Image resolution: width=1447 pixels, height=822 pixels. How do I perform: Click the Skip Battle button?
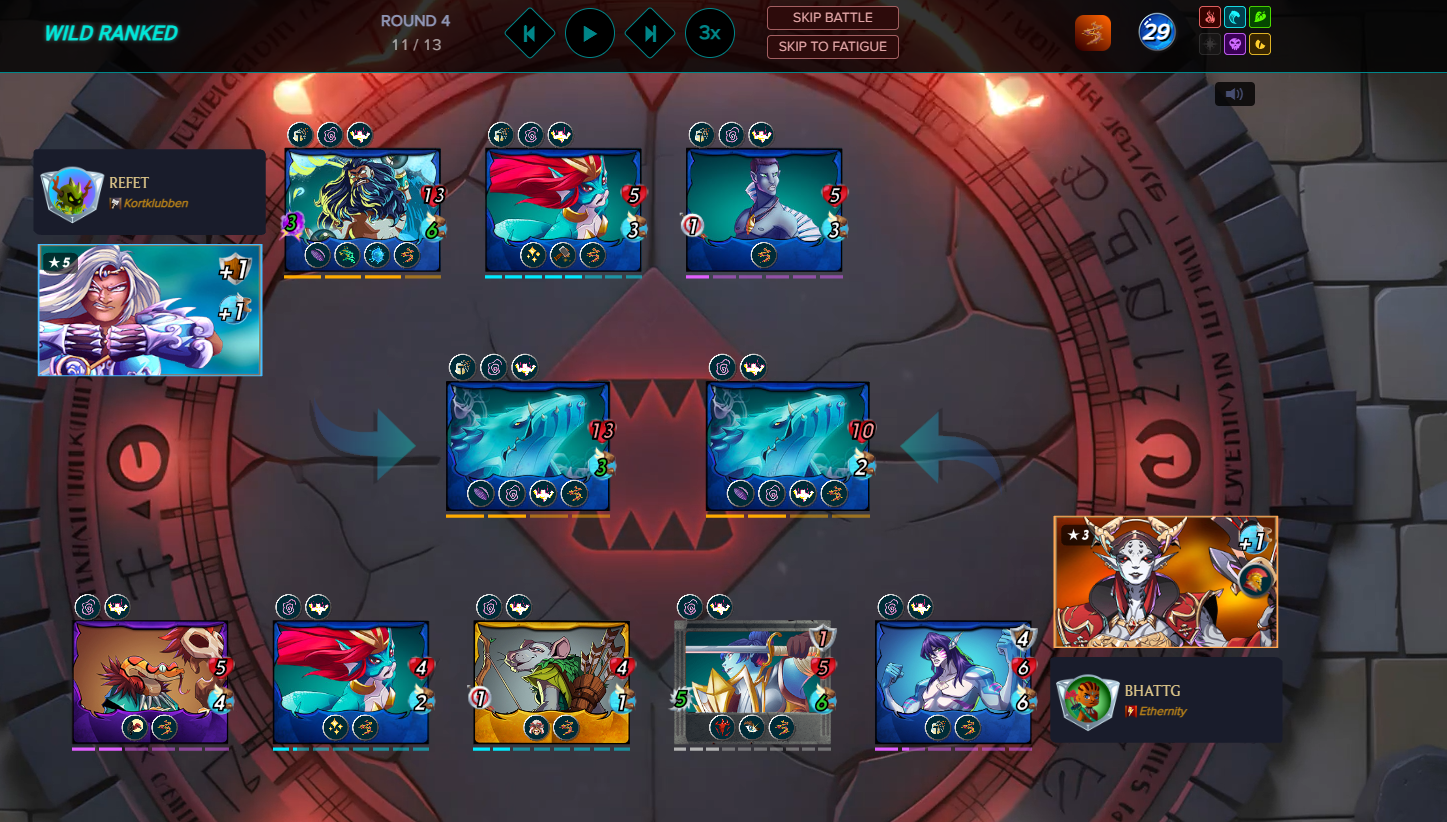(832, 18)
